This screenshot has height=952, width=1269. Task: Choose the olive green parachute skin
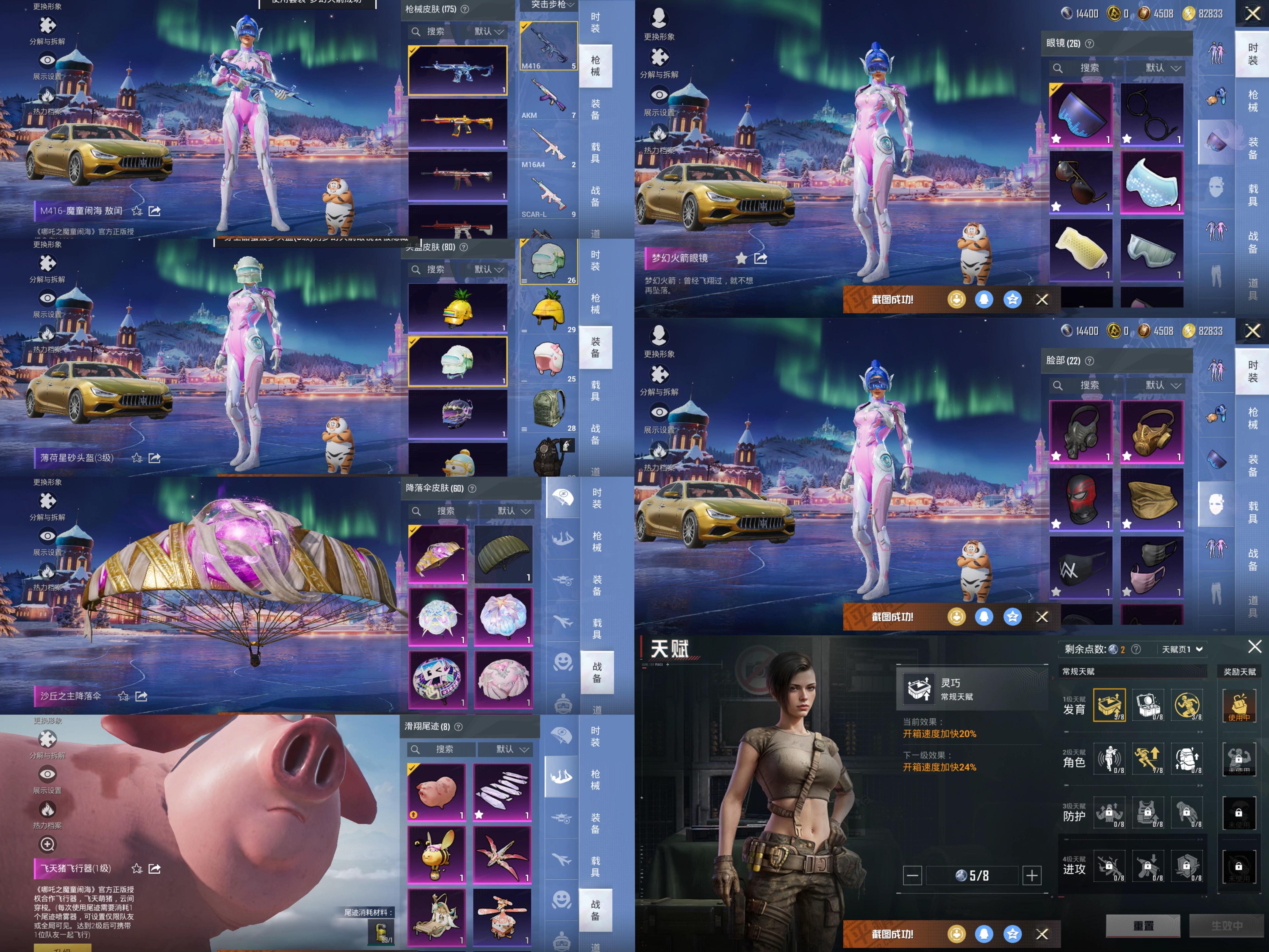(503, 553)
